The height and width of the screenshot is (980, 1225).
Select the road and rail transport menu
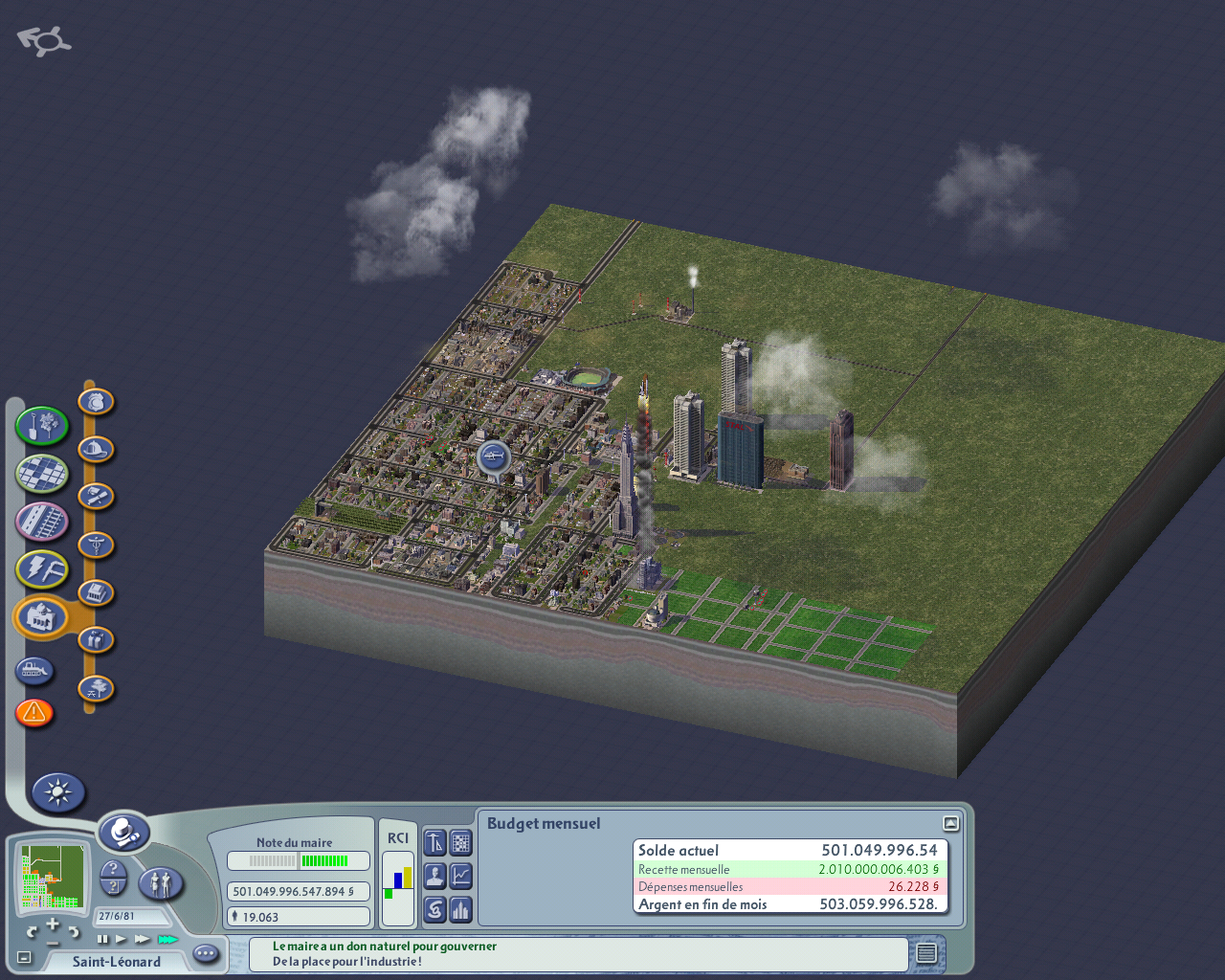(x=41, y=522)
